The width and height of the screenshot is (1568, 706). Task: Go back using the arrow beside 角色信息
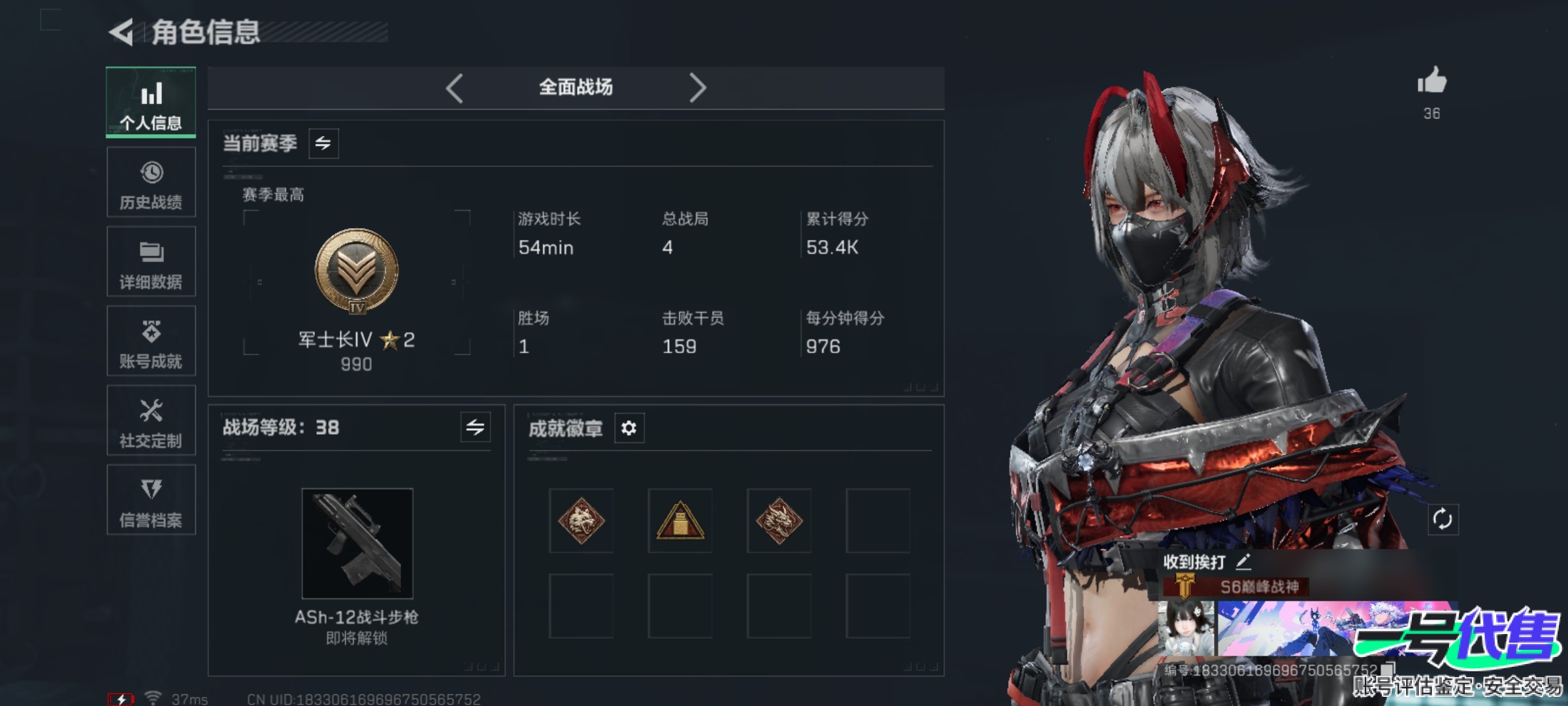coord(122,32)
